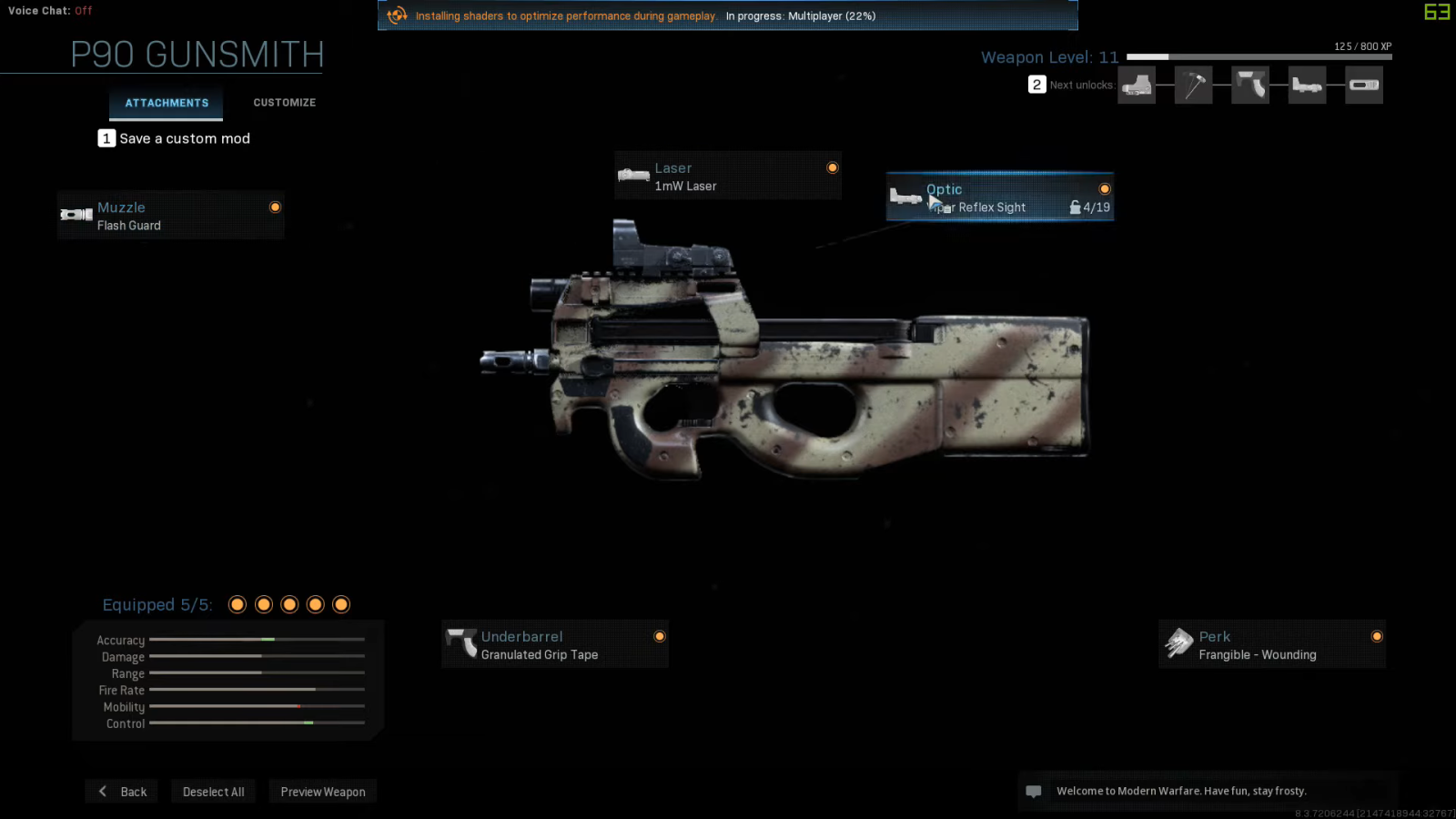Image resolution: width=1456 pixels, height=819 pixels.
Task: Select the Perk Frangible - Wounding slot
Action: pyautogui.click(x=1271, y=644)
